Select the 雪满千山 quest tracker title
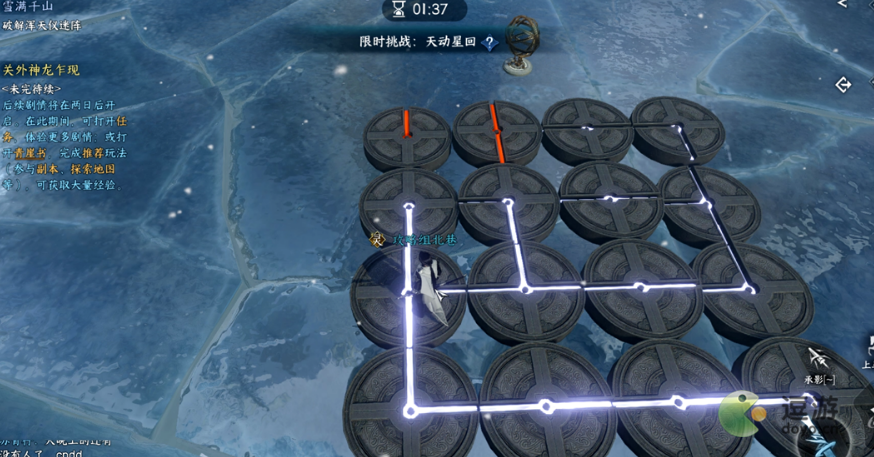 (x=27, y=7)
